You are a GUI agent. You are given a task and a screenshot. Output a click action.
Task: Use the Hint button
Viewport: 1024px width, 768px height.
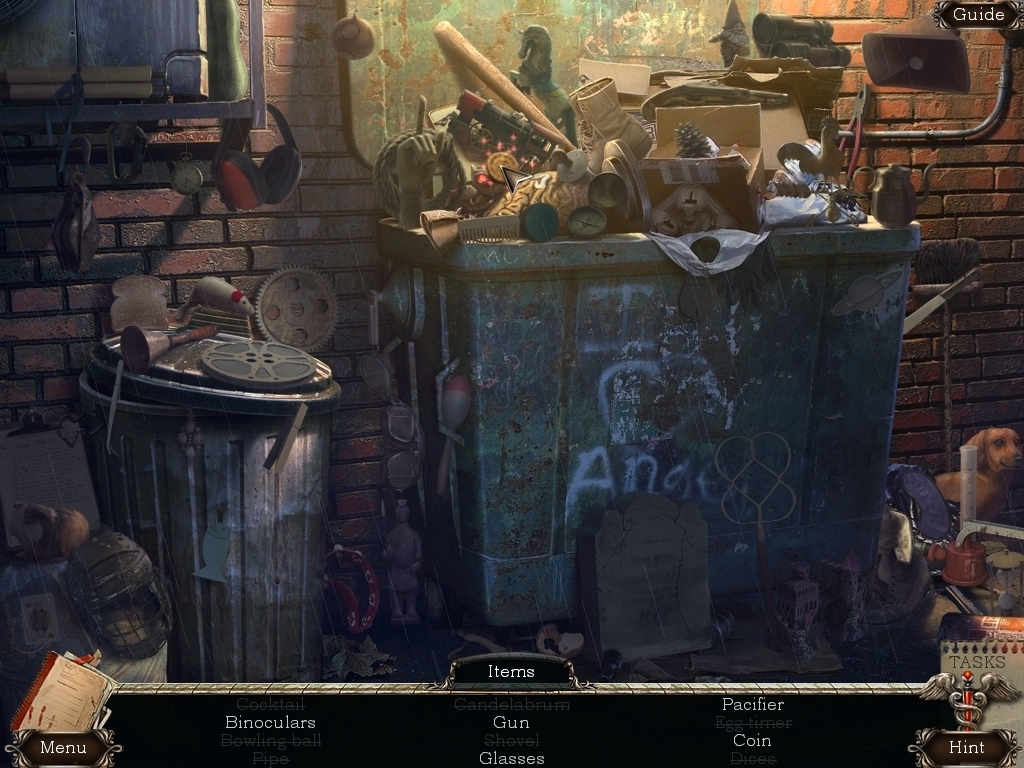pyautogui.click(x=966, y=747)
